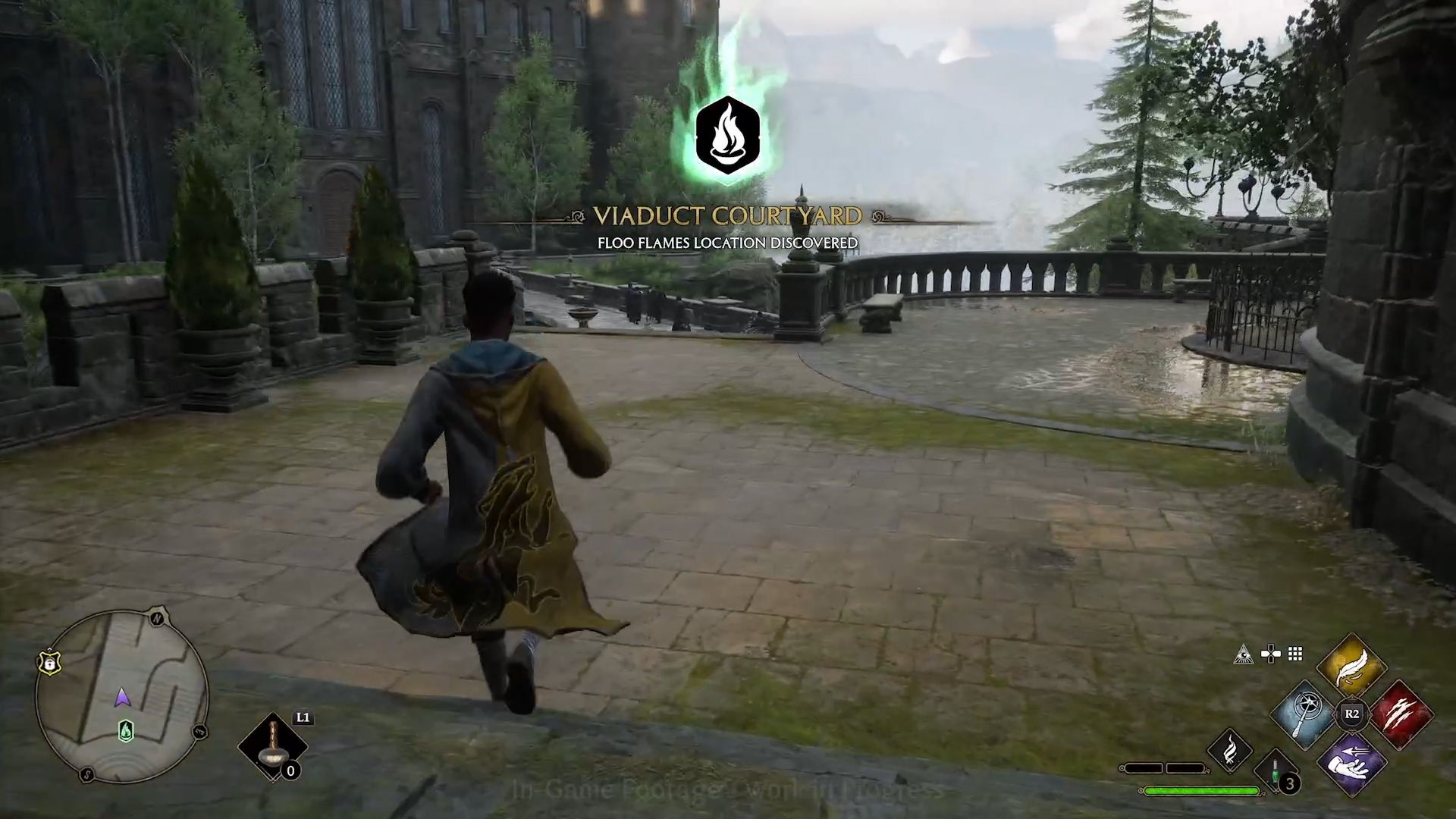This screenshot has height=819, width=1456.
Task: Click the Viaduct Courtyard title text
Action: point(728,216)
